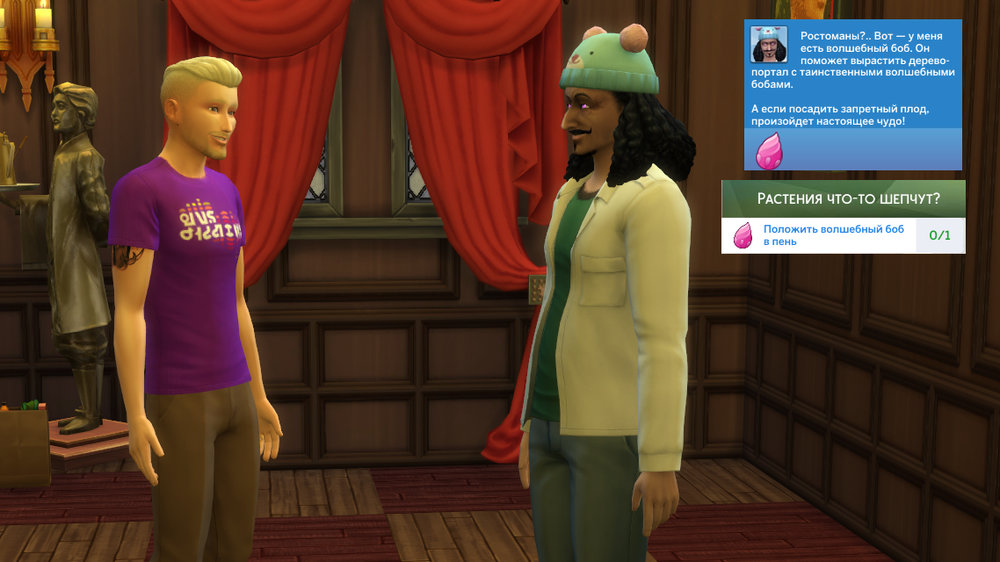Select the magic bean icon inside the blue notification
This screenshot has height=562, width=1000.
[x=770, y=148]
